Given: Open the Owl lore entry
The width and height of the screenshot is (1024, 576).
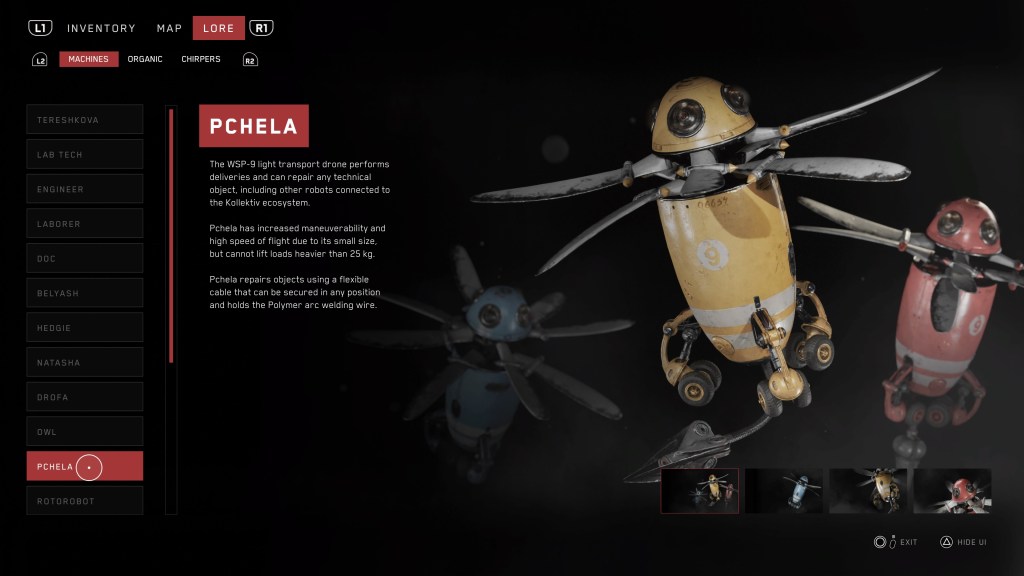Looking at the screenshot, I should pyautogui.click(x=85, y=432).
